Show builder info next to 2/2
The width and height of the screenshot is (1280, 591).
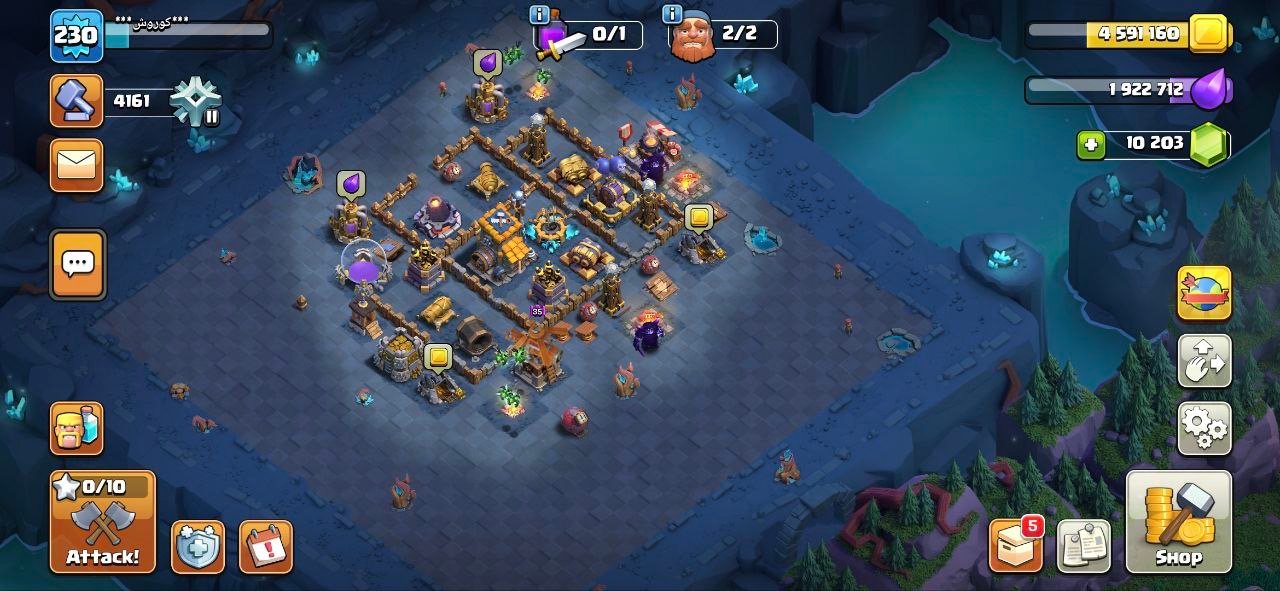tap(672, 15)
